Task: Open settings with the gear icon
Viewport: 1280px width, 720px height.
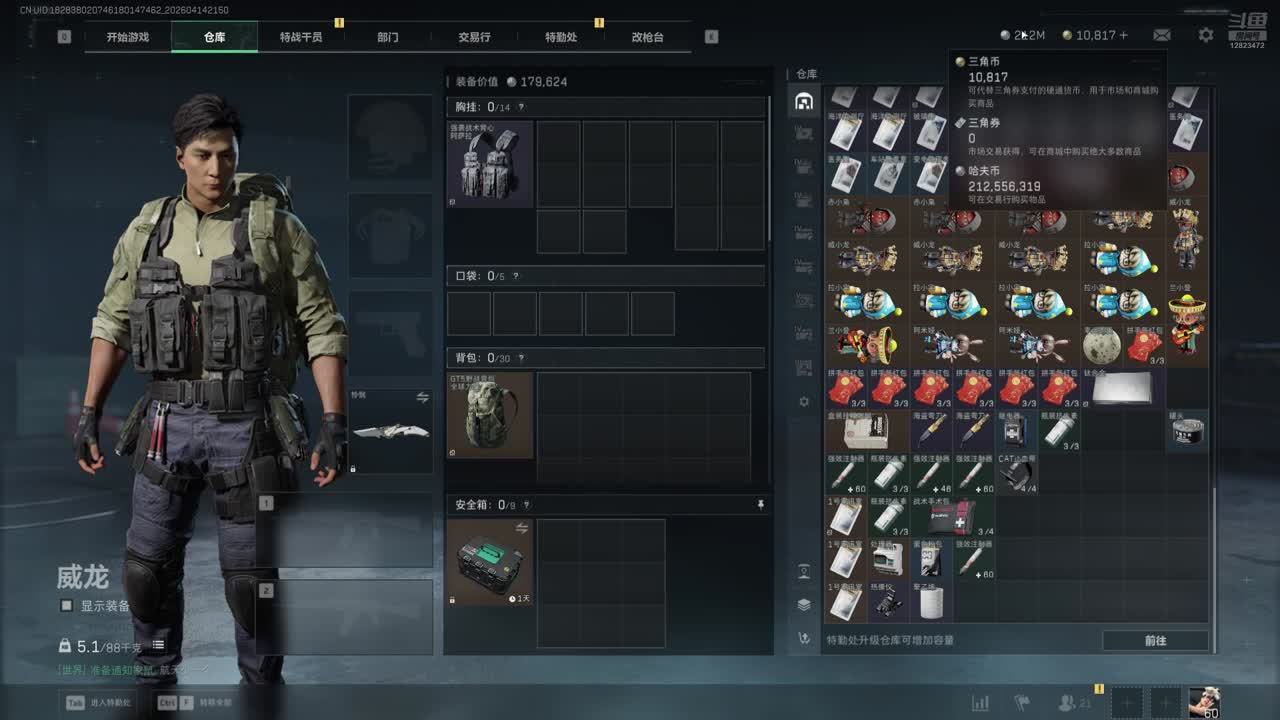Action: 1206,35
